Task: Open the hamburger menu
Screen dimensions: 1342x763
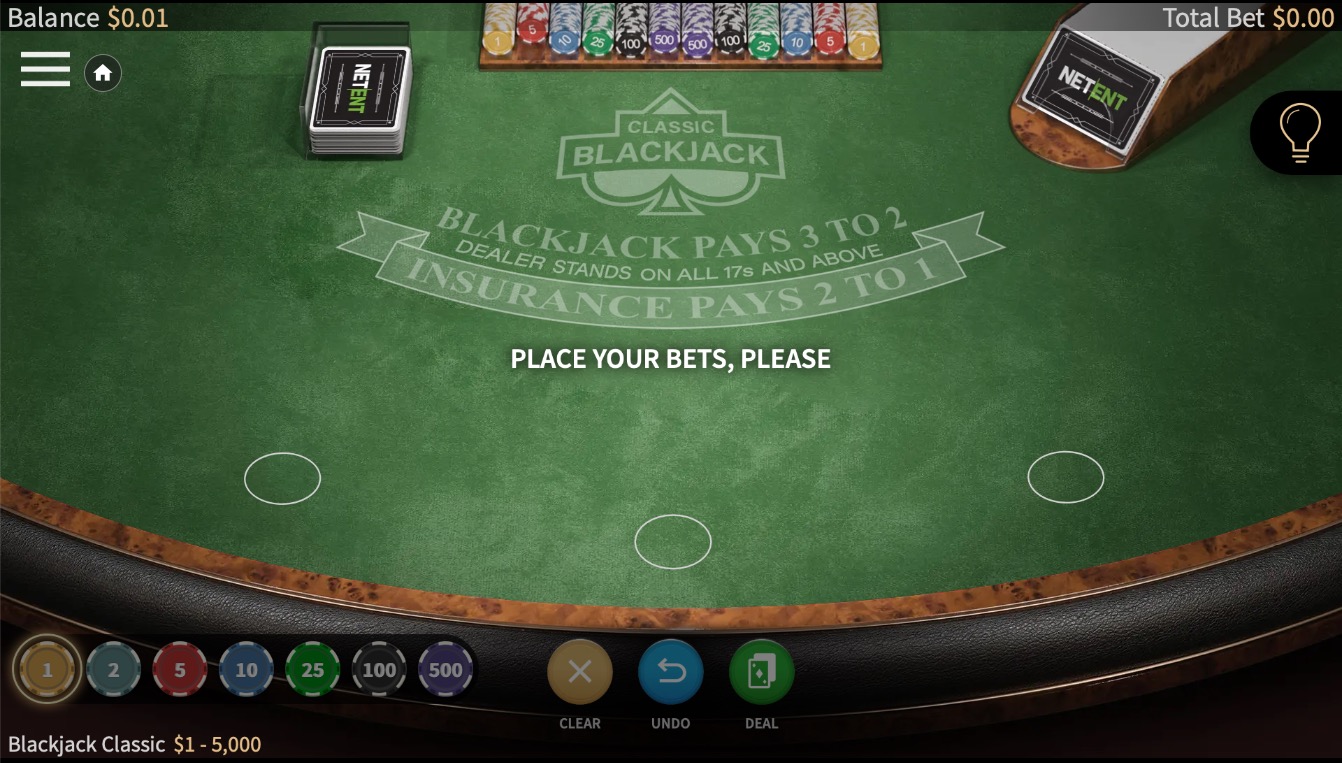Action: tap(45, 69)
